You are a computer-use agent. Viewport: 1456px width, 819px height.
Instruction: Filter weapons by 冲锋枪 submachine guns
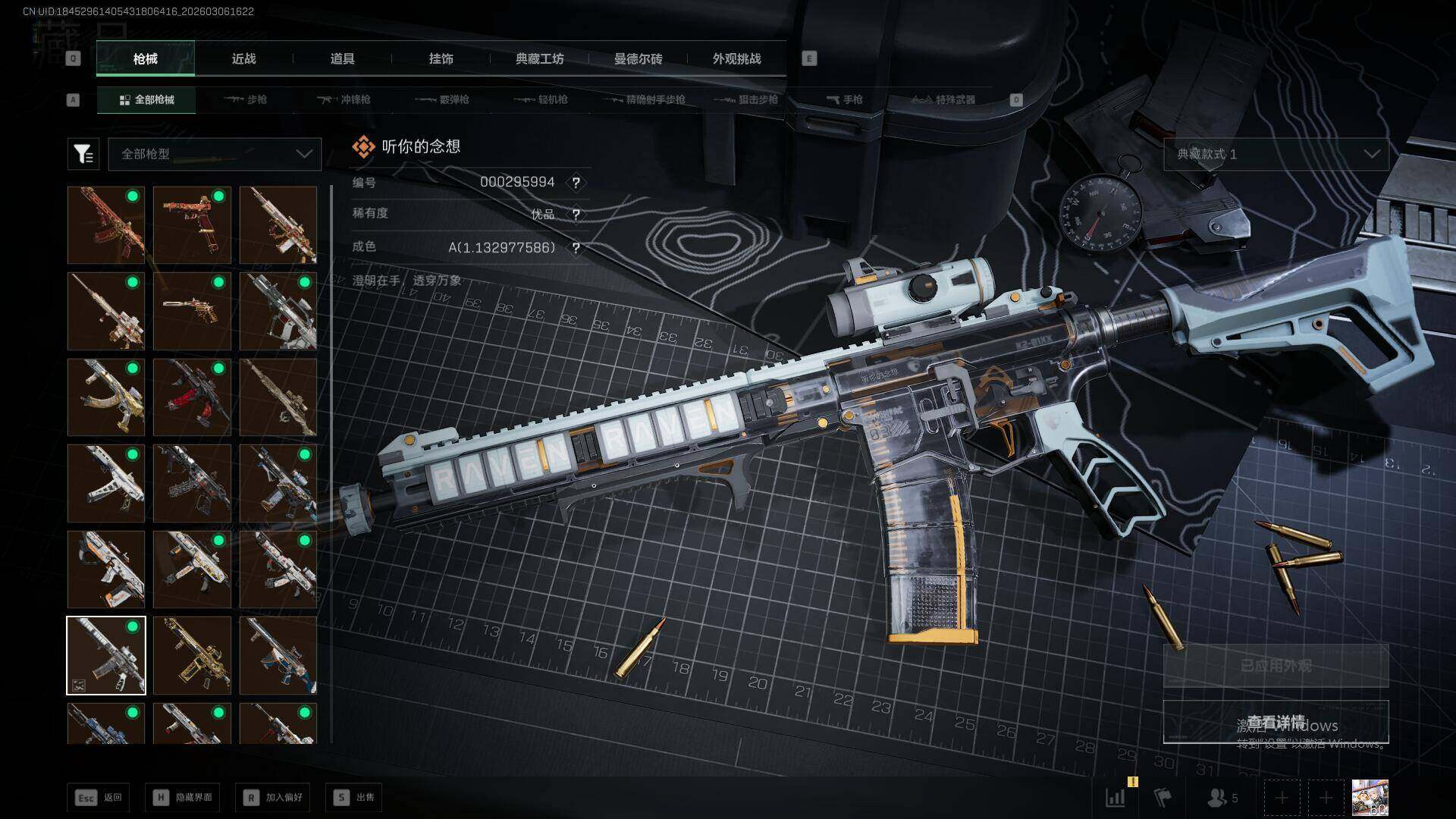pos(344,99)
